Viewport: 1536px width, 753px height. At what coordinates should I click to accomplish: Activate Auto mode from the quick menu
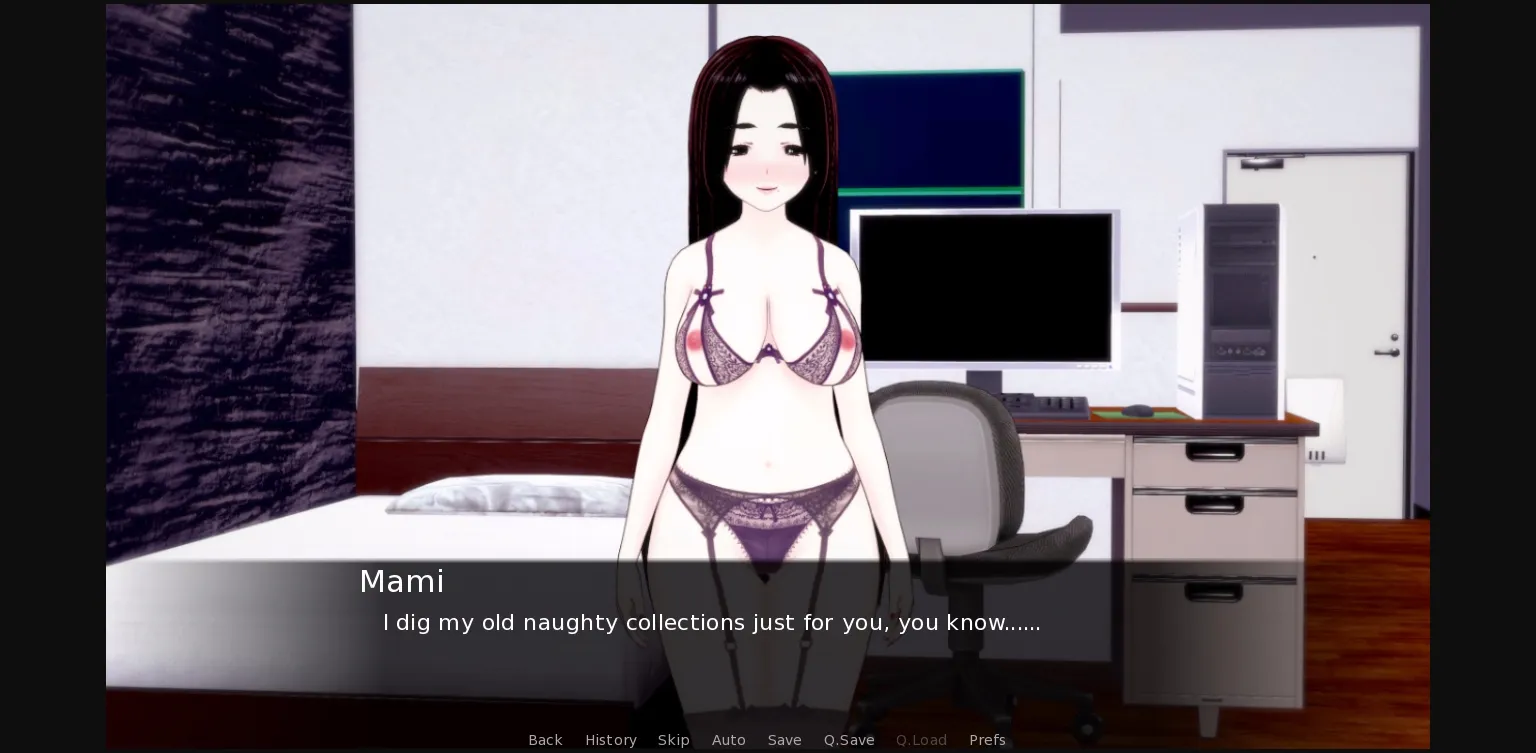coord(728,740)
